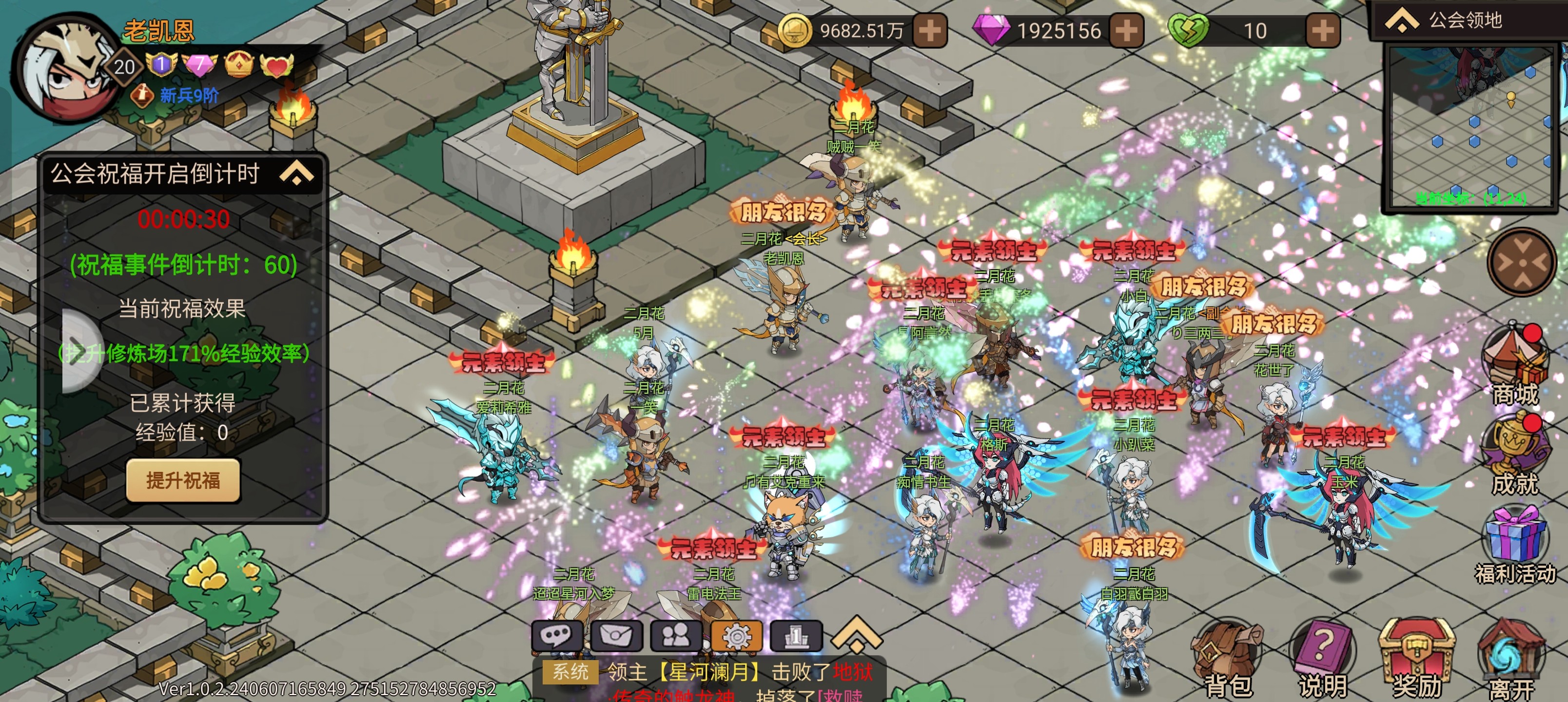Screen dimensions: 1568x702
Task: Collapse the 公会祝福开启倒计时 panel
Action: pyautogui.click(x=296, y=173)
